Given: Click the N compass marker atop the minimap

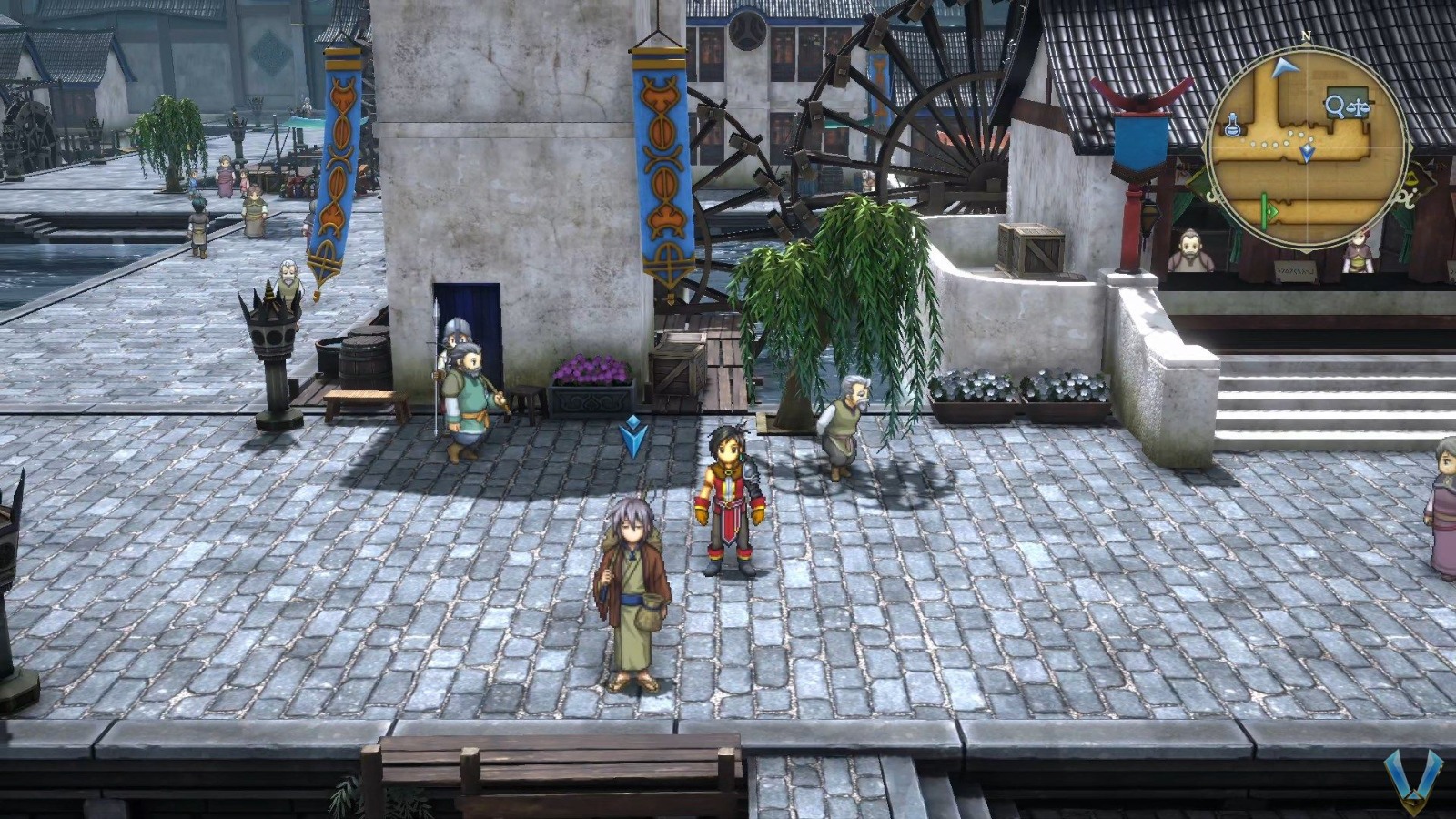Looking at the screenshot, I should (1306, 35).
